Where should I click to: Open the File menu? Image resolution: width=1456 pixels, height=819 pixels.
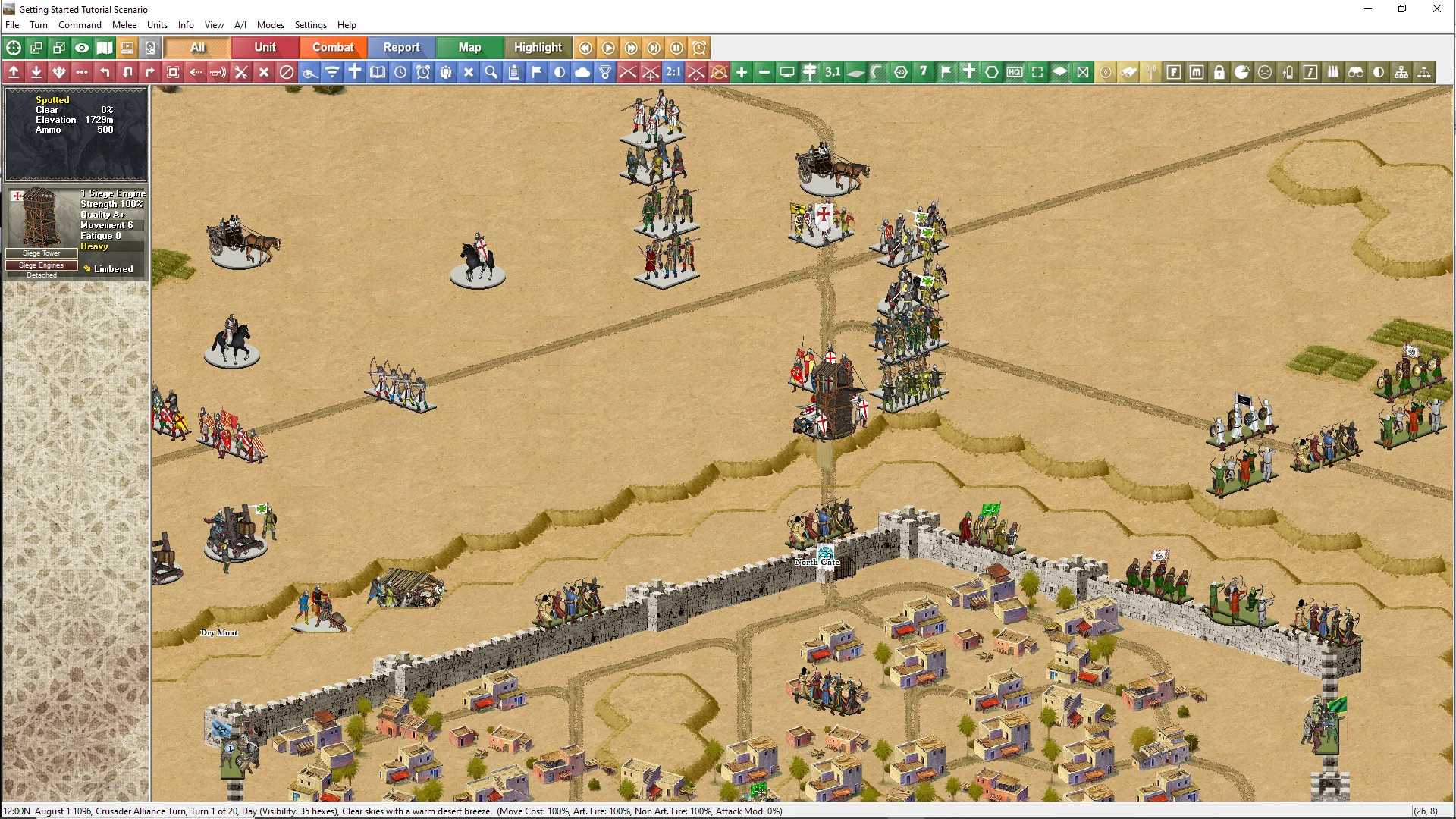pos(12,25)
